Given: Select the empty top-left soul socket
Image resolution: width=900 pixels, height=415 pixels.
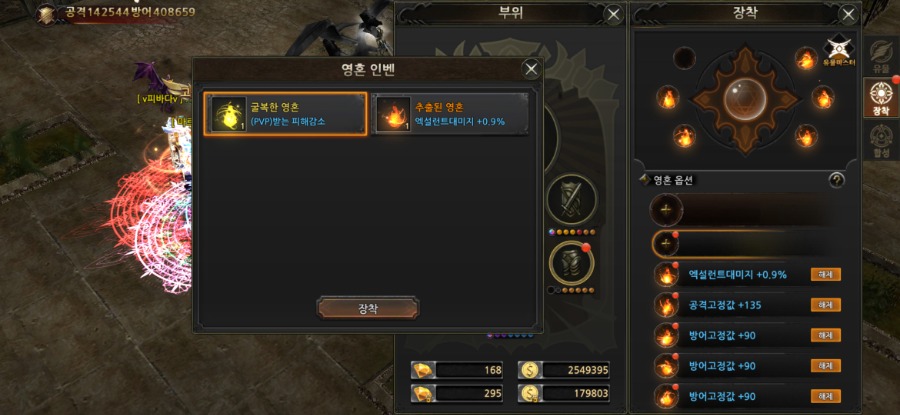Looking at the screenshot, I should click(x=684, y=59).
